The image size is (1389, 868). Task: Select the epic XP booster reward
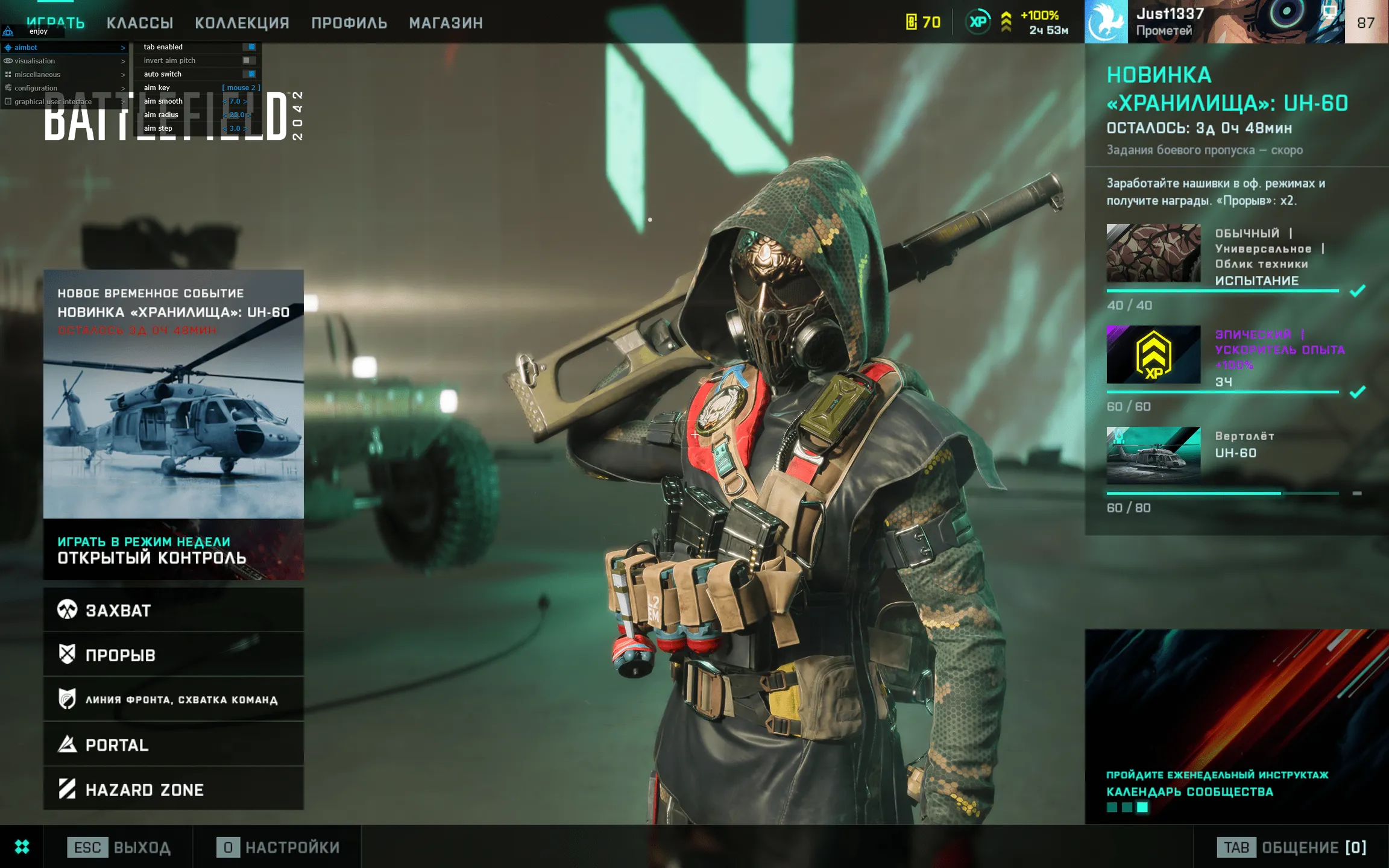click(1153, 354)
